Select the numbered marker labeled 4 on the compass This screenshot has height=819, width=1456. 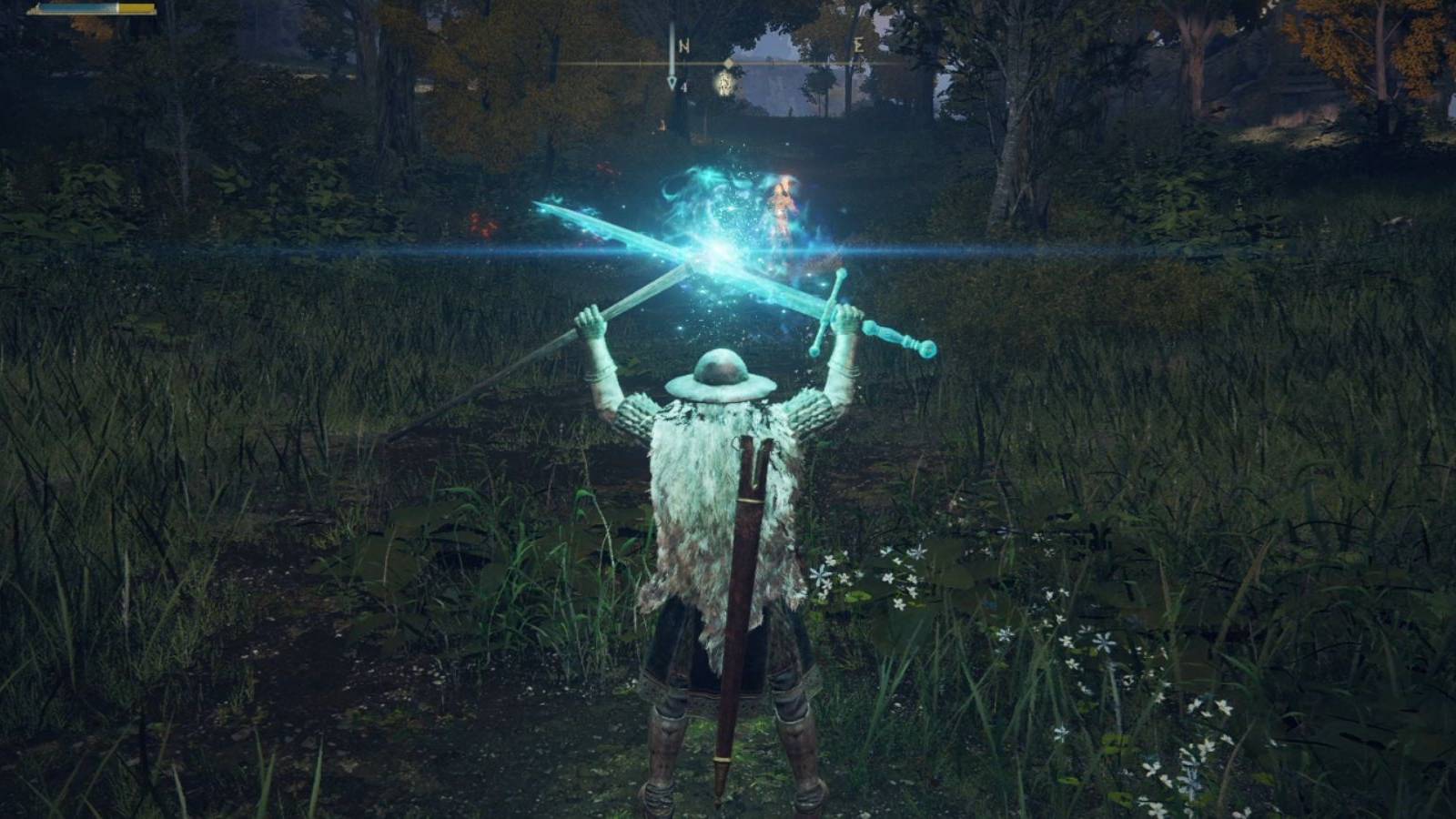[x=685, y=87]
